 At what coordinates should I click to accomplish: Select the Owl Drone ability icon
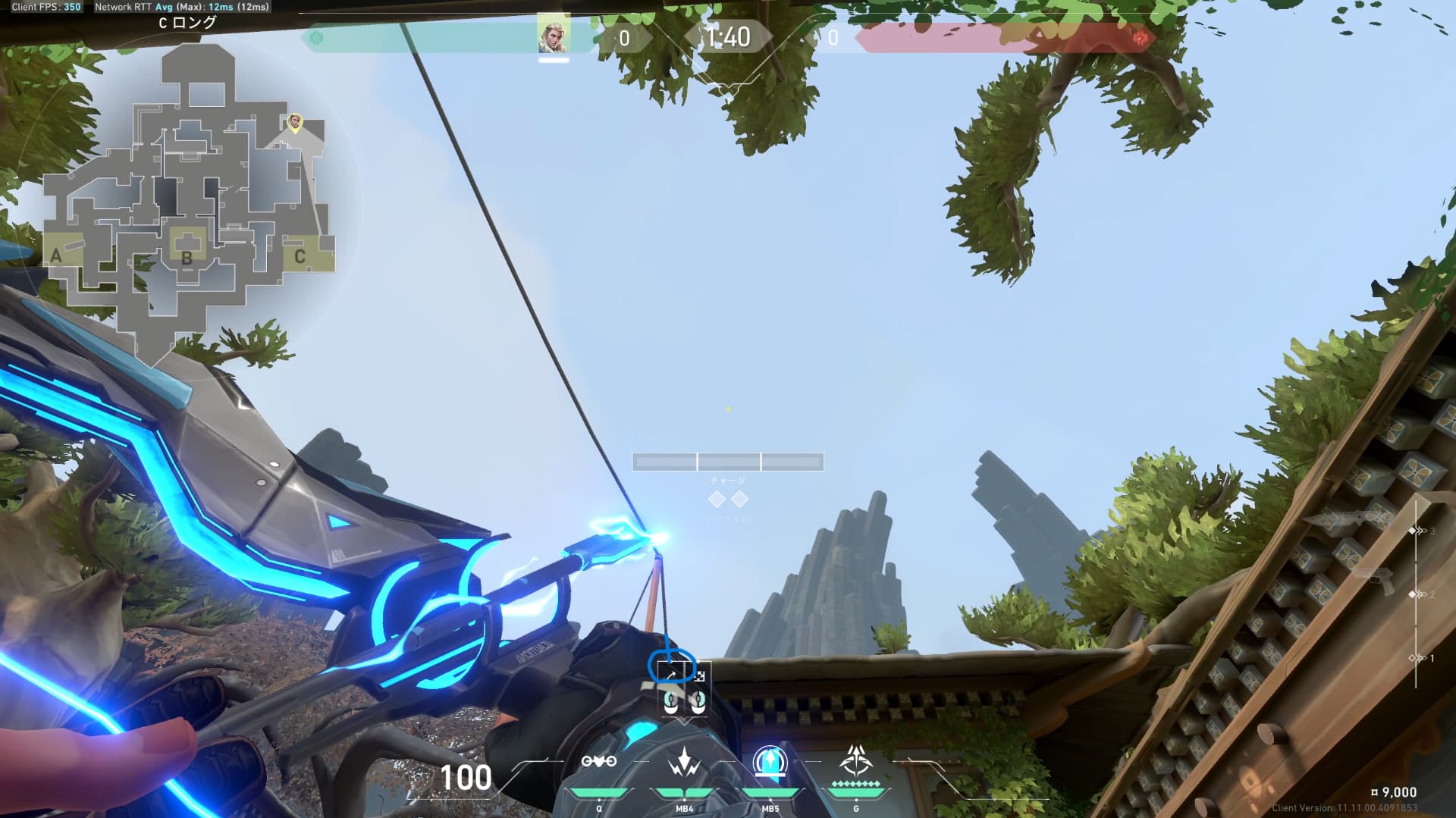[x=599, y=762]
